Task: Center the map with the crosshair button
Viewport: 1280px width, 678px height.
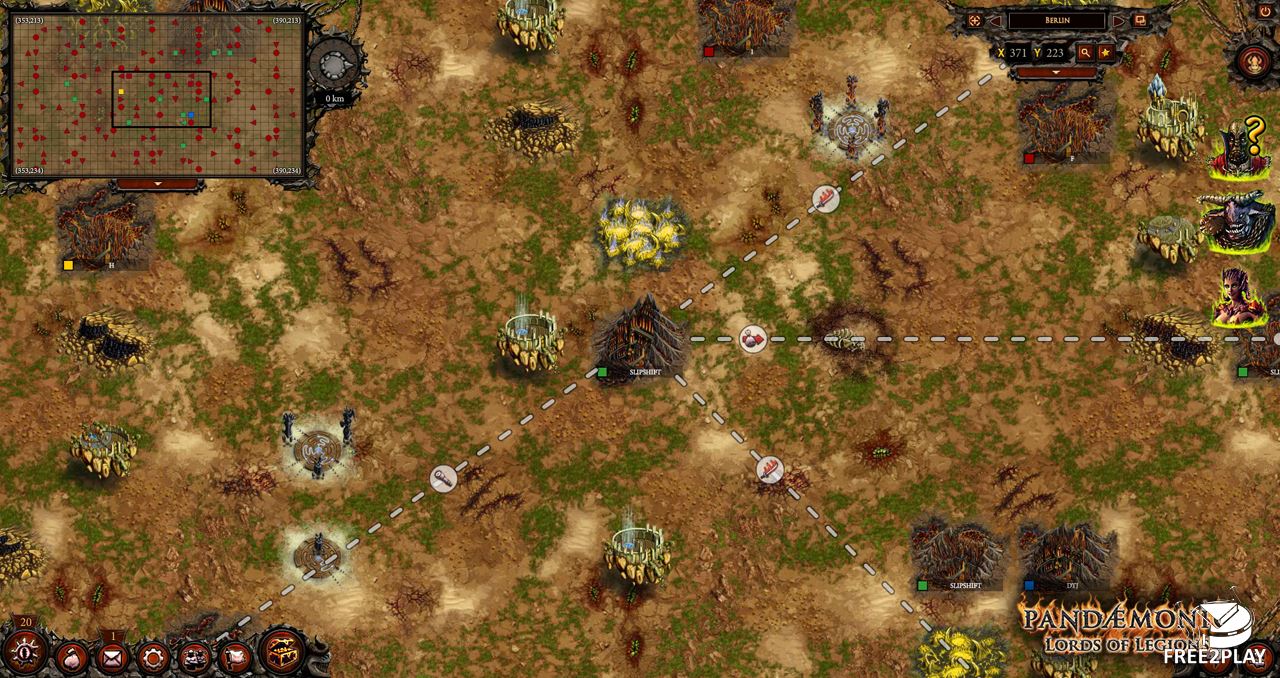Action: pyautogui.click(x=974, y=20)
